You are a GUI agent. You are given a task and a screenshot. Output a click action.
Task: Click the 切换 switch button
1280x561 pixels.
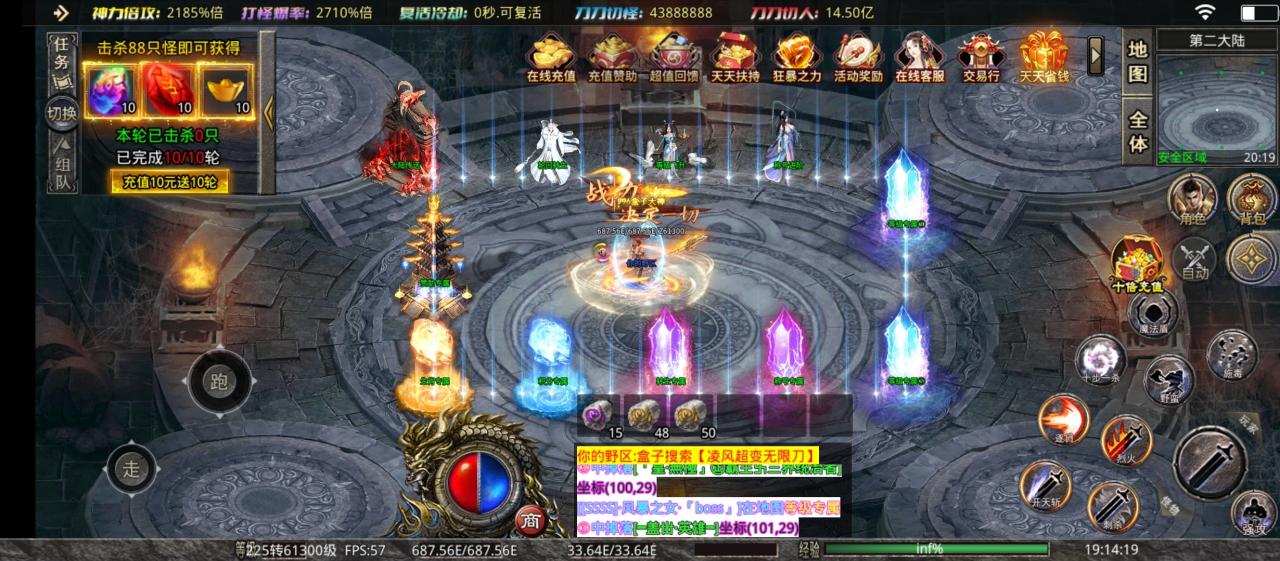click(62, 113)
